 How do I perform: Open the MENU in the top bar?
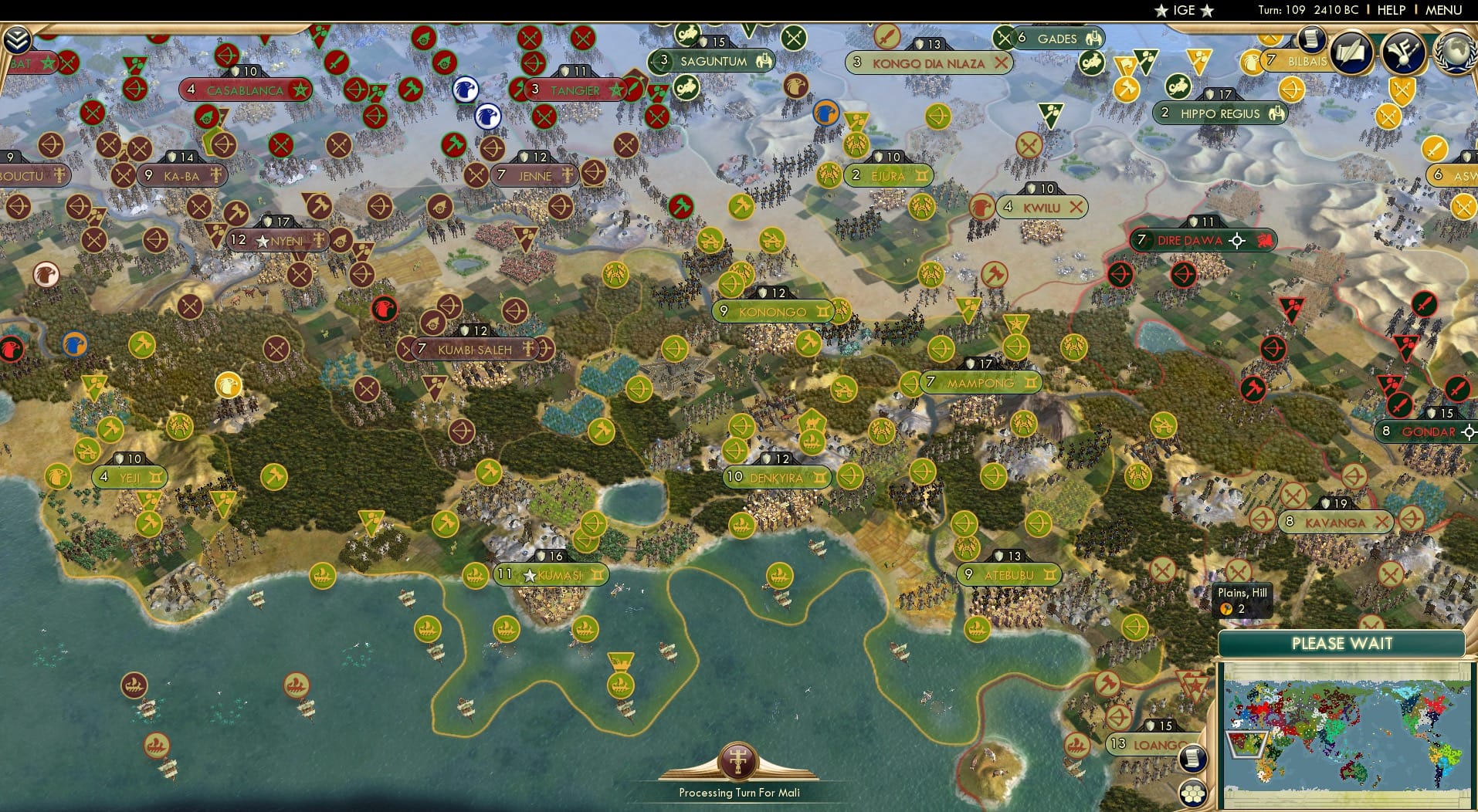click(x=1443, y=11)
